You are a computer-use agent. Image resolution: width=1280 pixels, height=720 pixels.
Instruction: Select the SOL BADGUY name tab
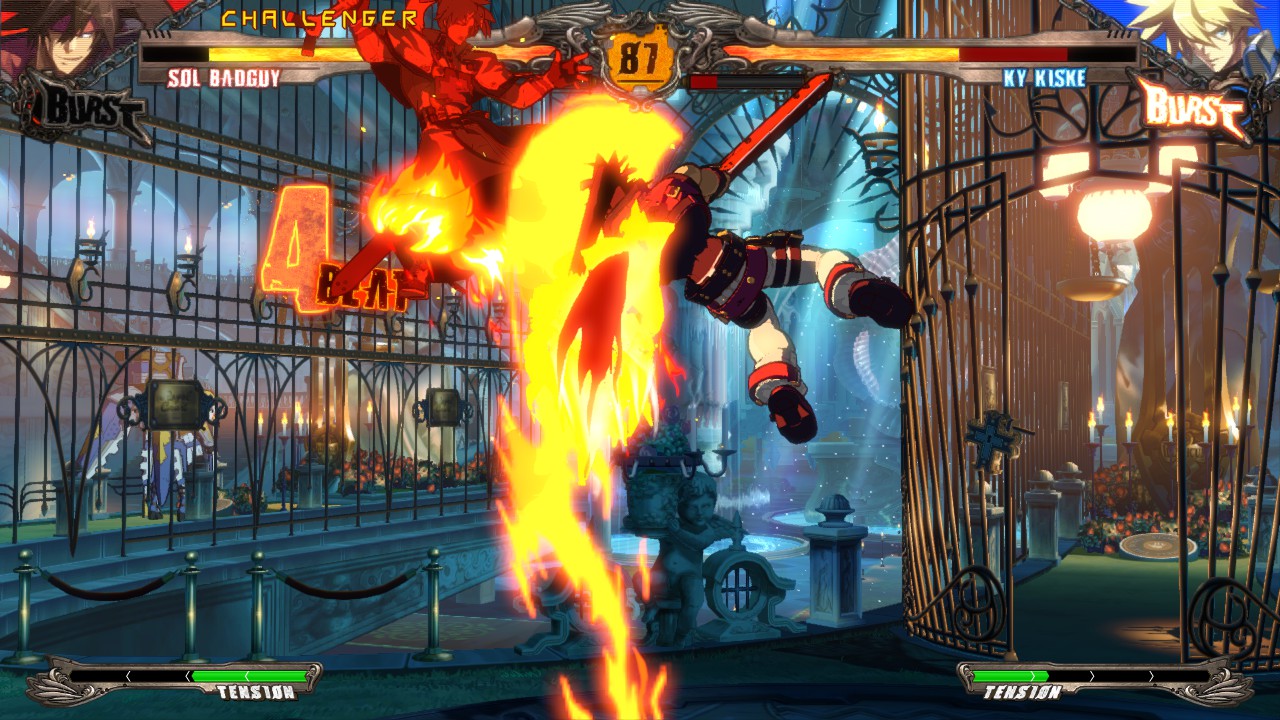point(225,79)
